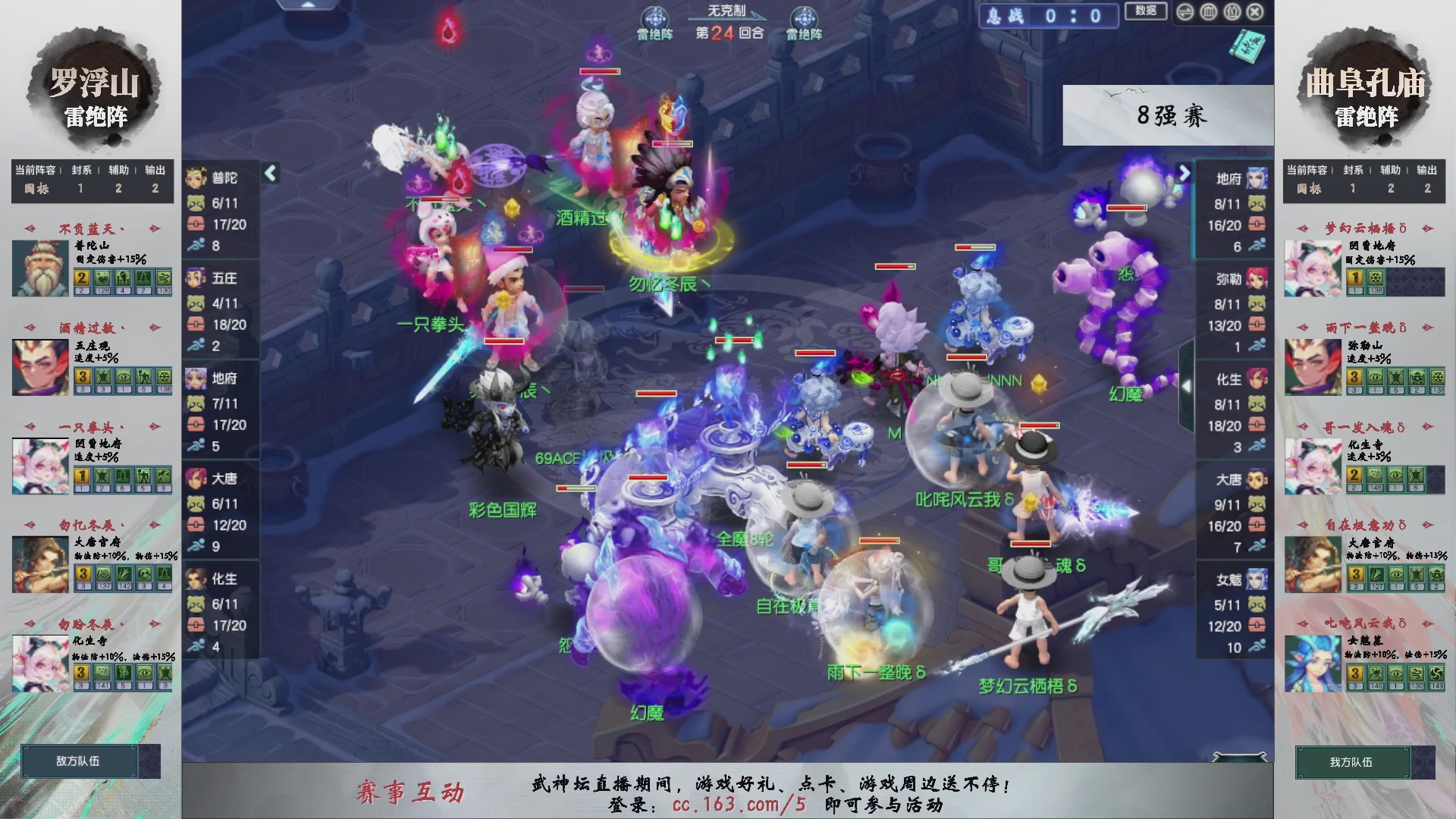Collapse the left roster with its chevron
The image size is (1456, 819).
tap(269, 173)
